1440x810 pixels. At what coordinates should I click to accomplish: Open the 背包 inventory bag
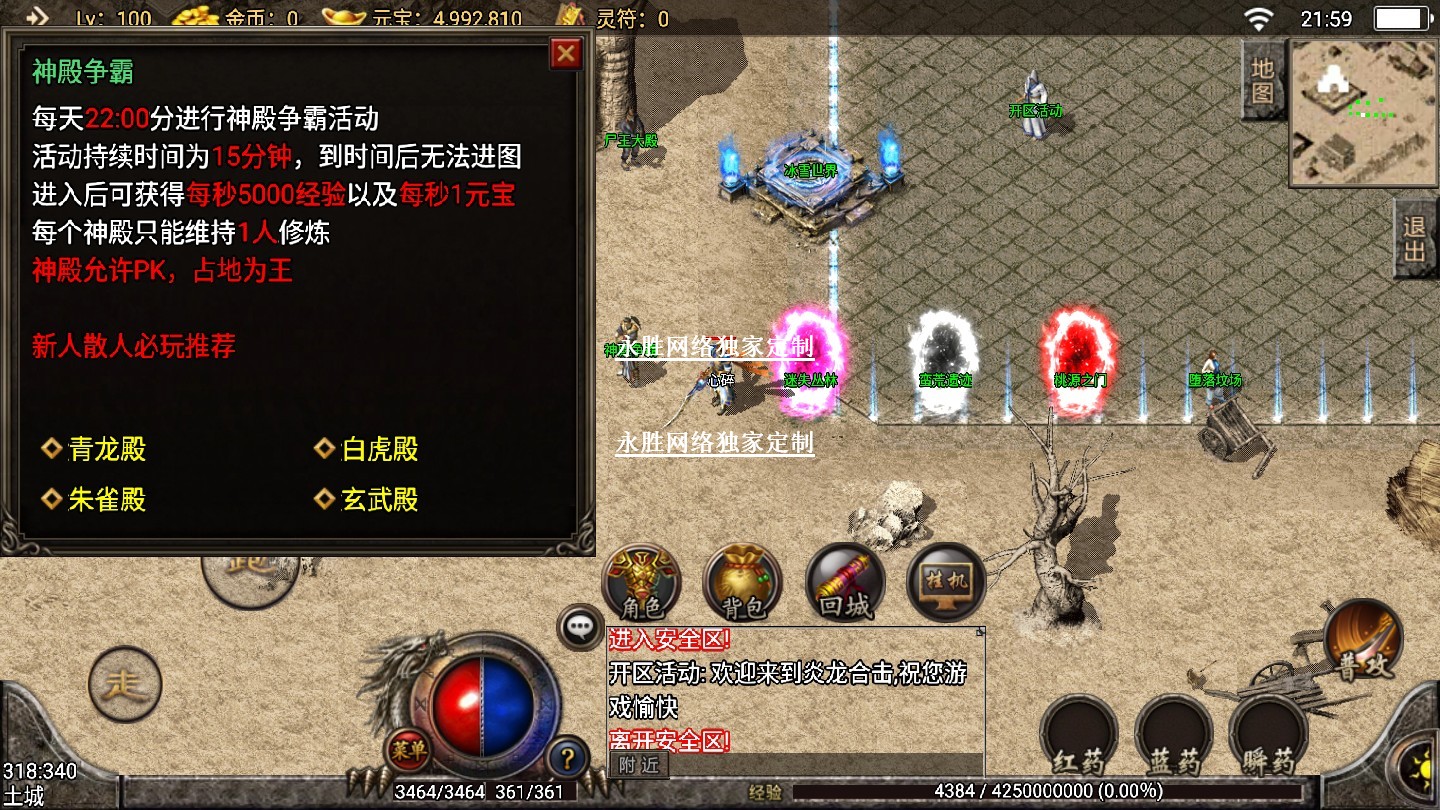click(x=742, y=582)
